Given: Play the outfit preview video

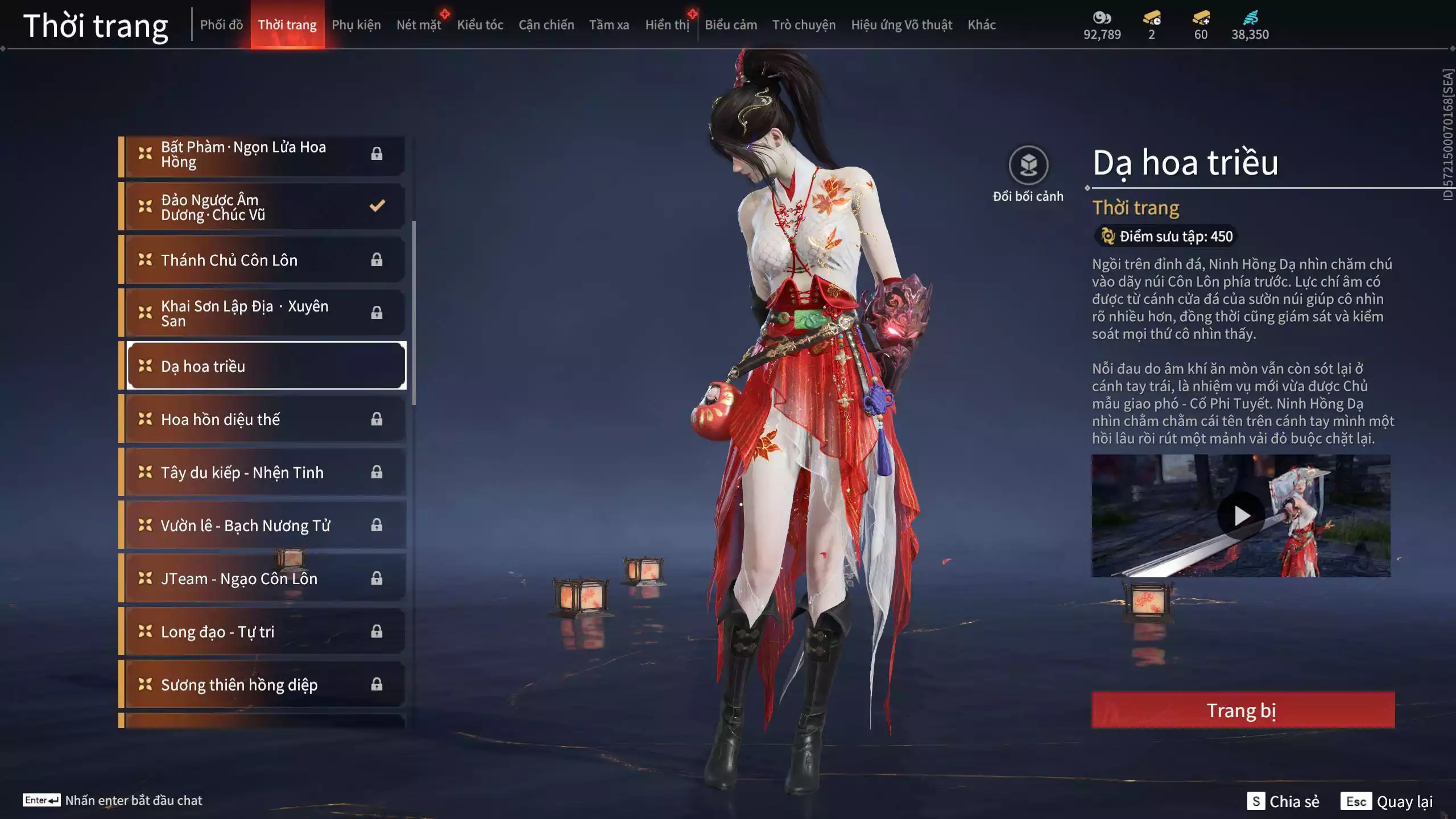Looking at the screenshot, I should click(x=1241, y=516).
